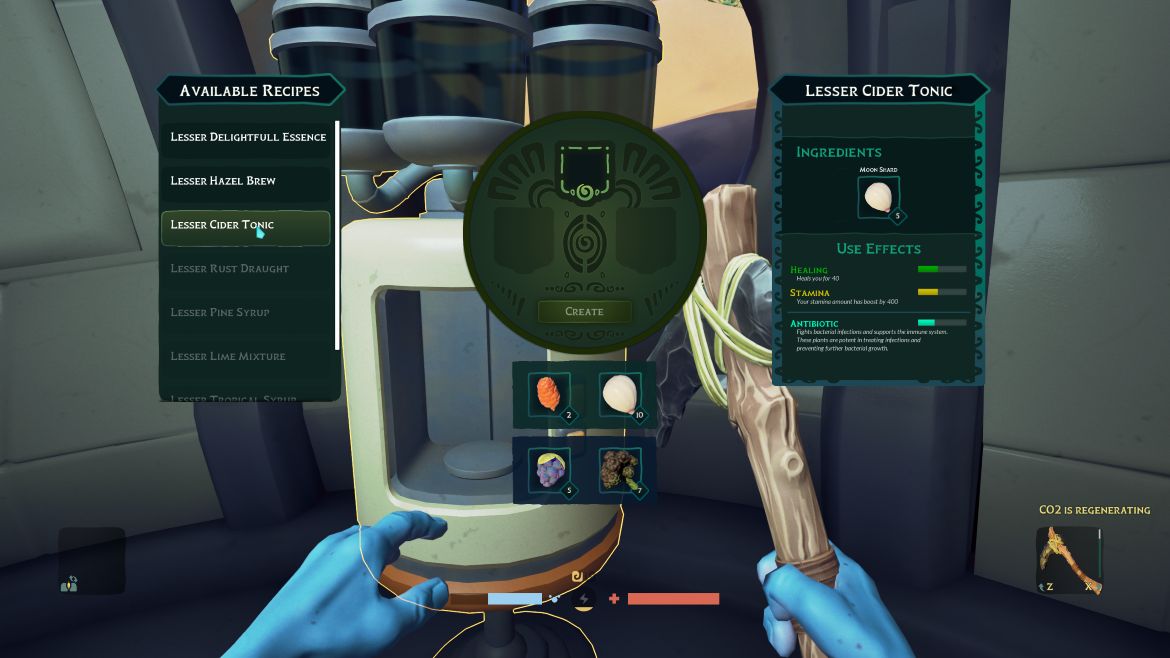Image resolution: width=1170 pixels, height=658 pixels.
Task: Click the Moon Shard ingredient requirement icon
Action: click(x=879, y=196)
